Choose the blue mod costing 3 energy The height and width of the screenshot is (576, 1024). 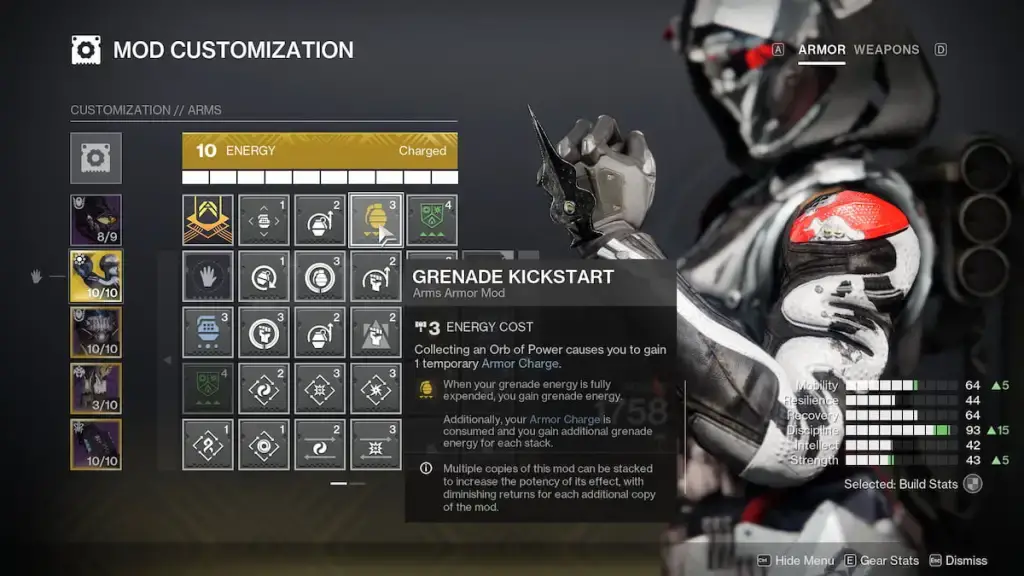point(208,333)
